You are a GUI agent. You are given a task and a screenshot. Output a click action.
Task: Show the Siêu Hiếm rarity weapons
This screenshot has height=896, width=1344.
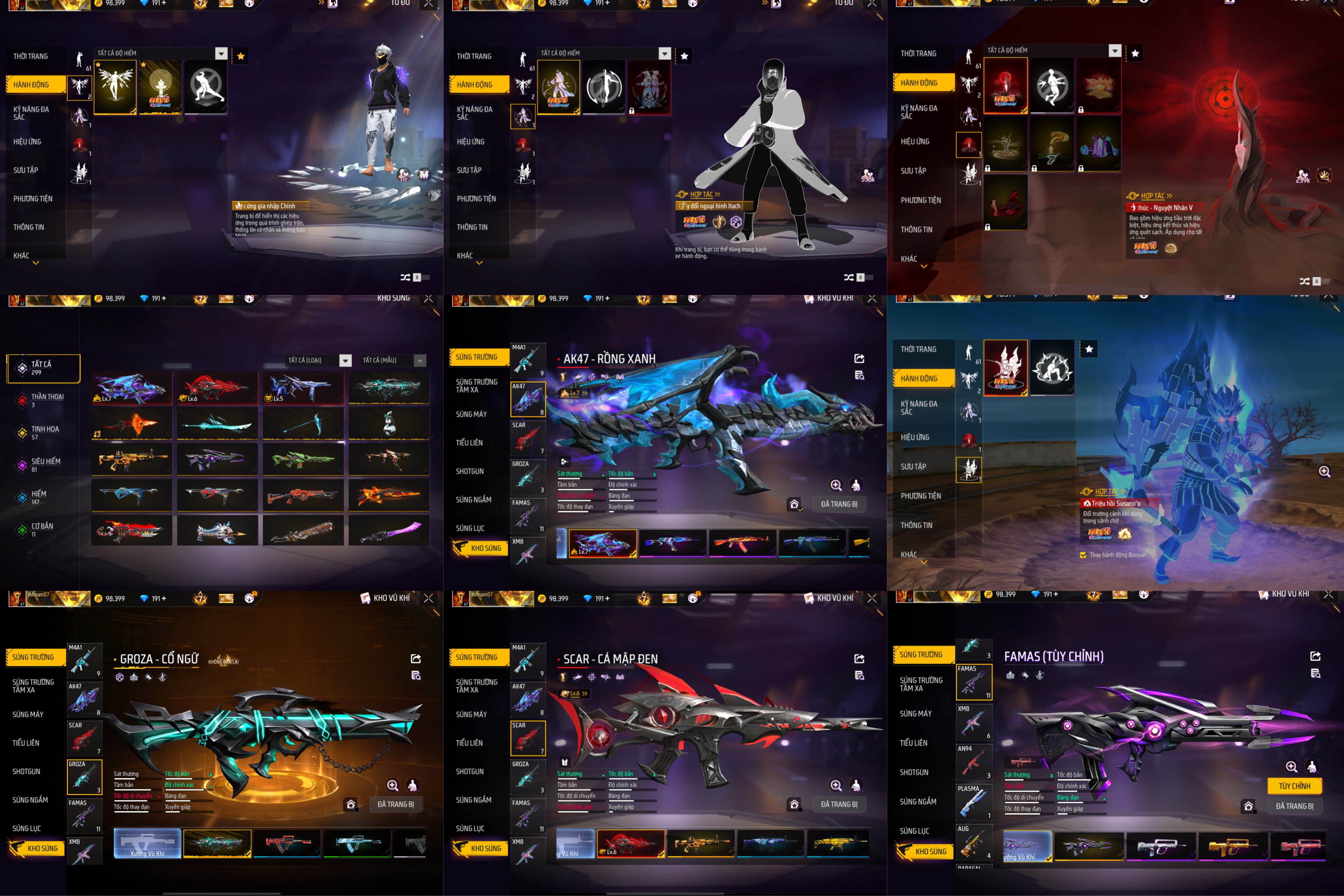(x=45, y=465)
